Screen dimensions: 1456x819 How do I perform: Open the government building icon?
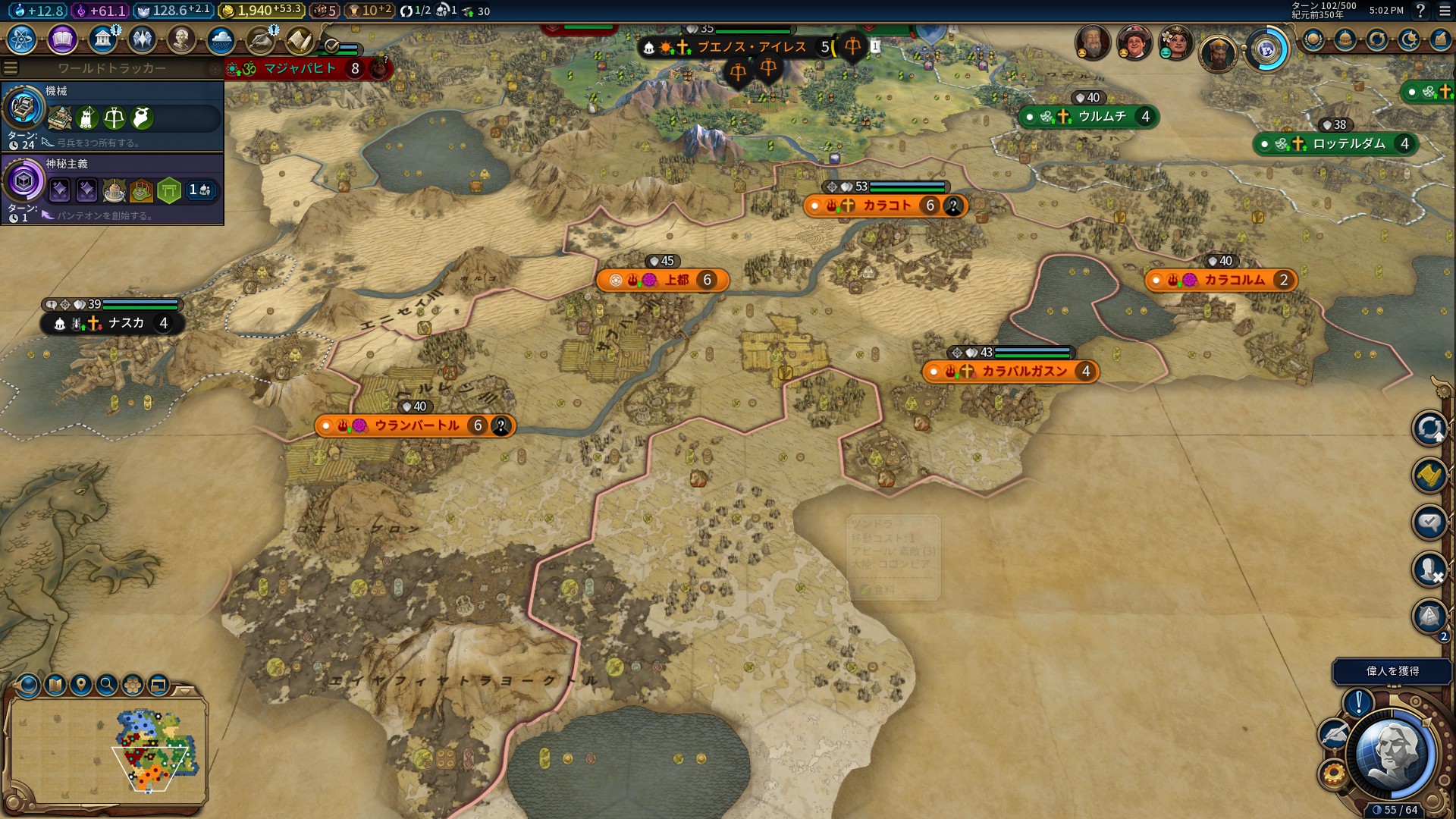(x=102, y=39)
